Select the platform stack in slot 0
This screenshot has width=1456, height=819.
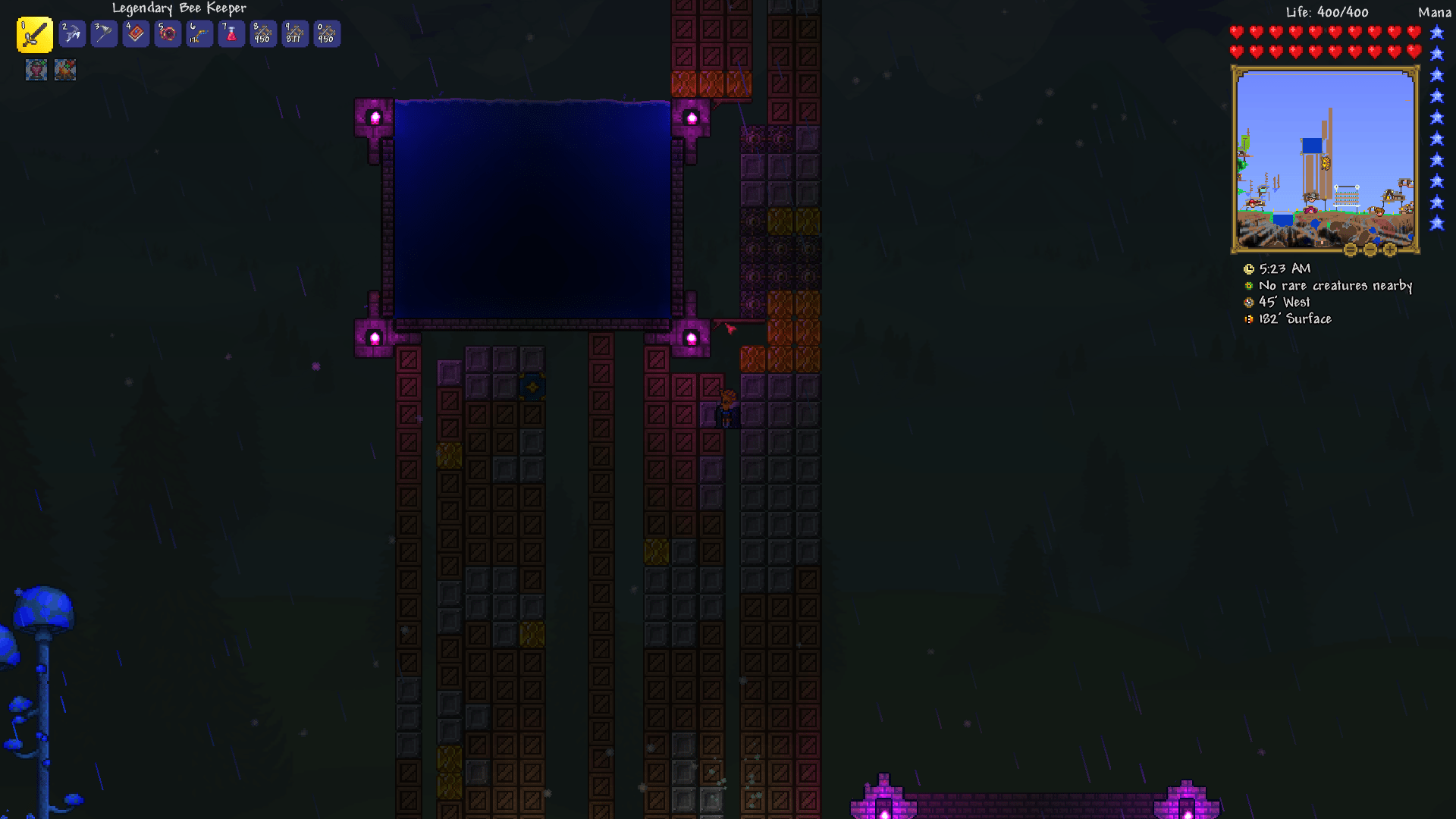(327, 34)
